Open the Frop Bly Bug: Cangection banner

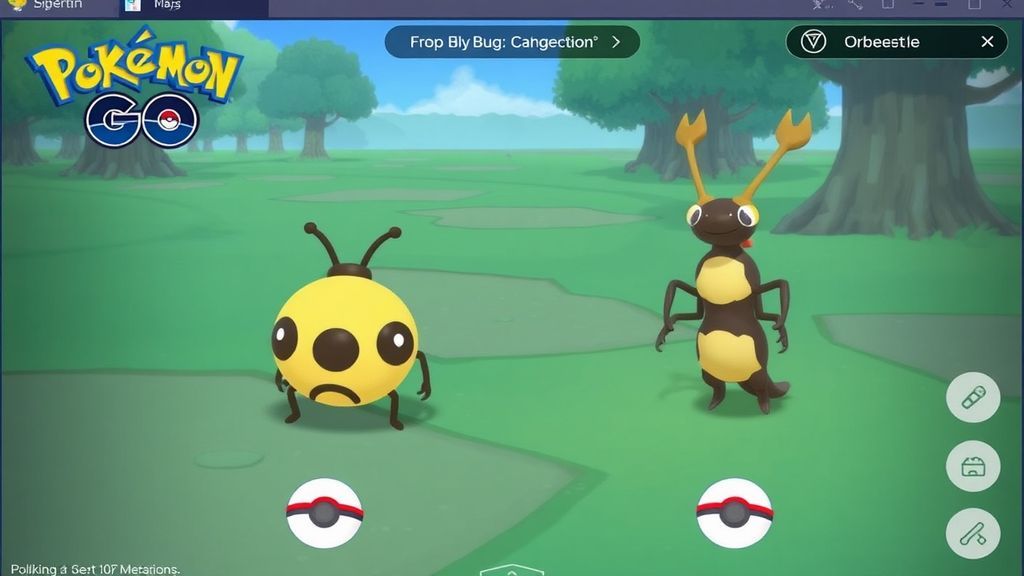(x=512, y=42)
